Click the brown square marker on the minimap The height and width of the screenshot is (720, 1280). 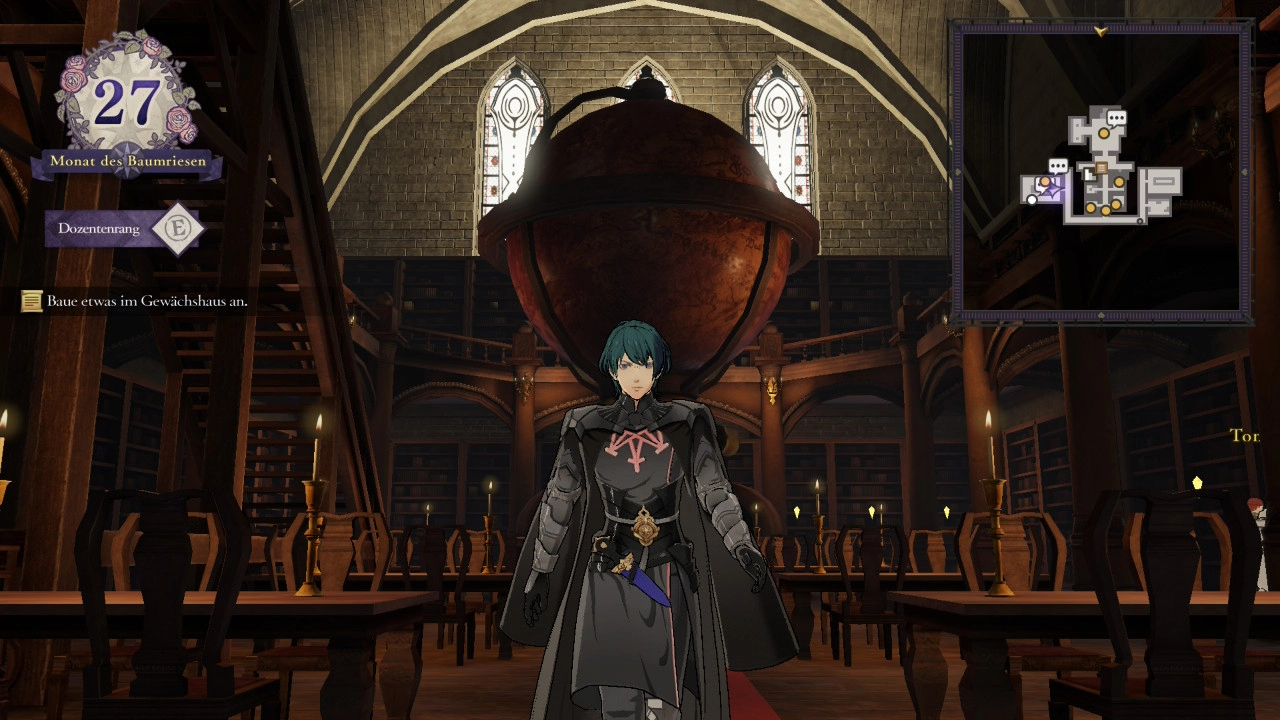tap(1100, 168)
